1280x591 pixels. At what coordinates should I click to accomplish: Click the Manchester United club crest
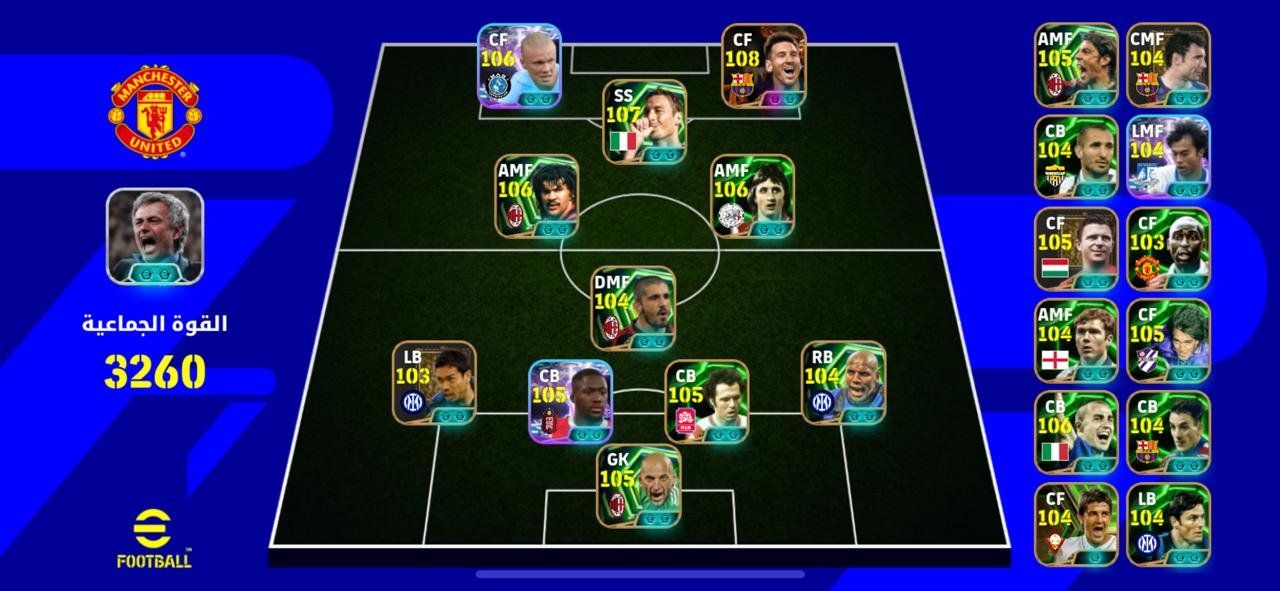(154, 110)
